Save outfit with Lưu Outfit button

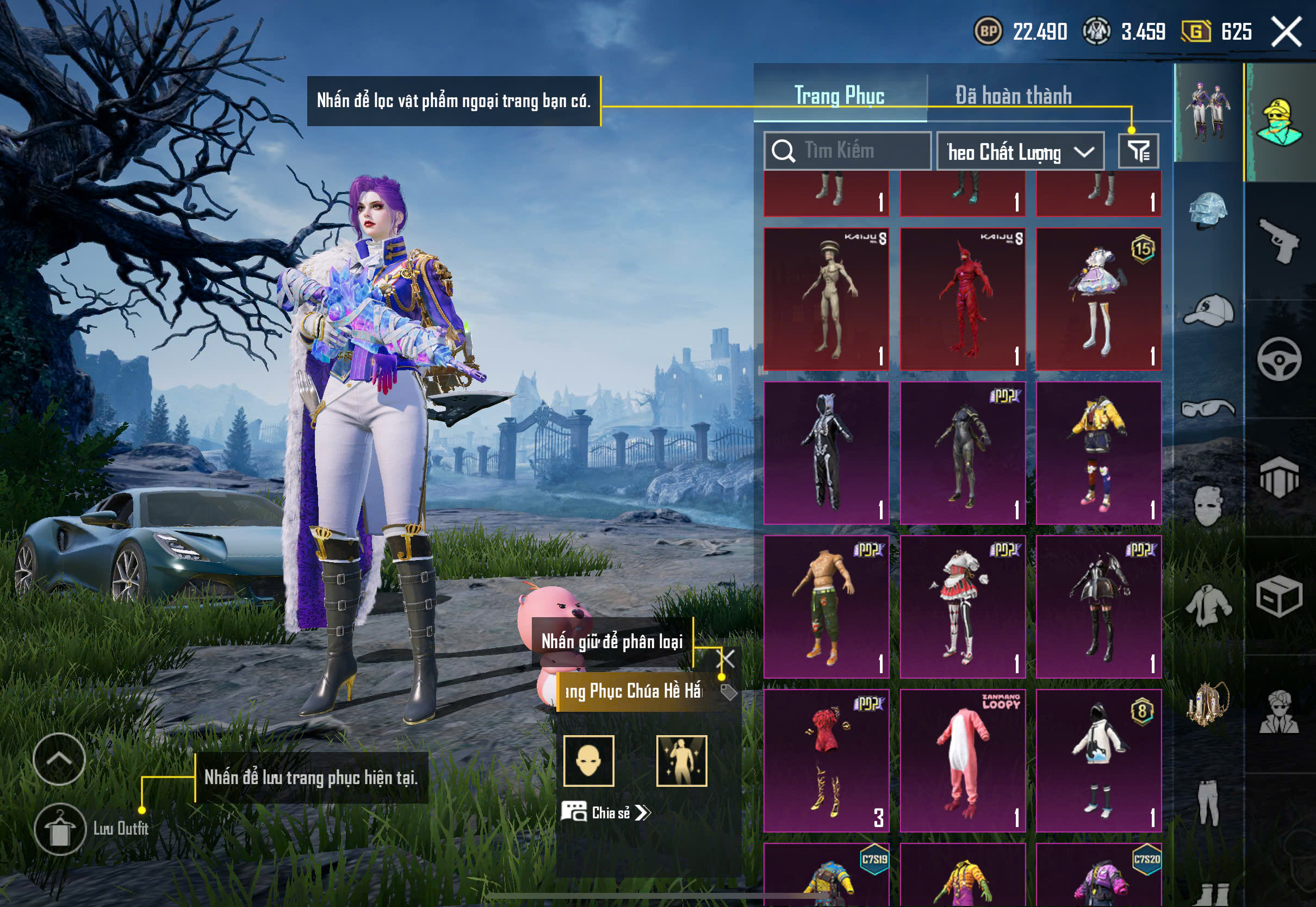60,829
